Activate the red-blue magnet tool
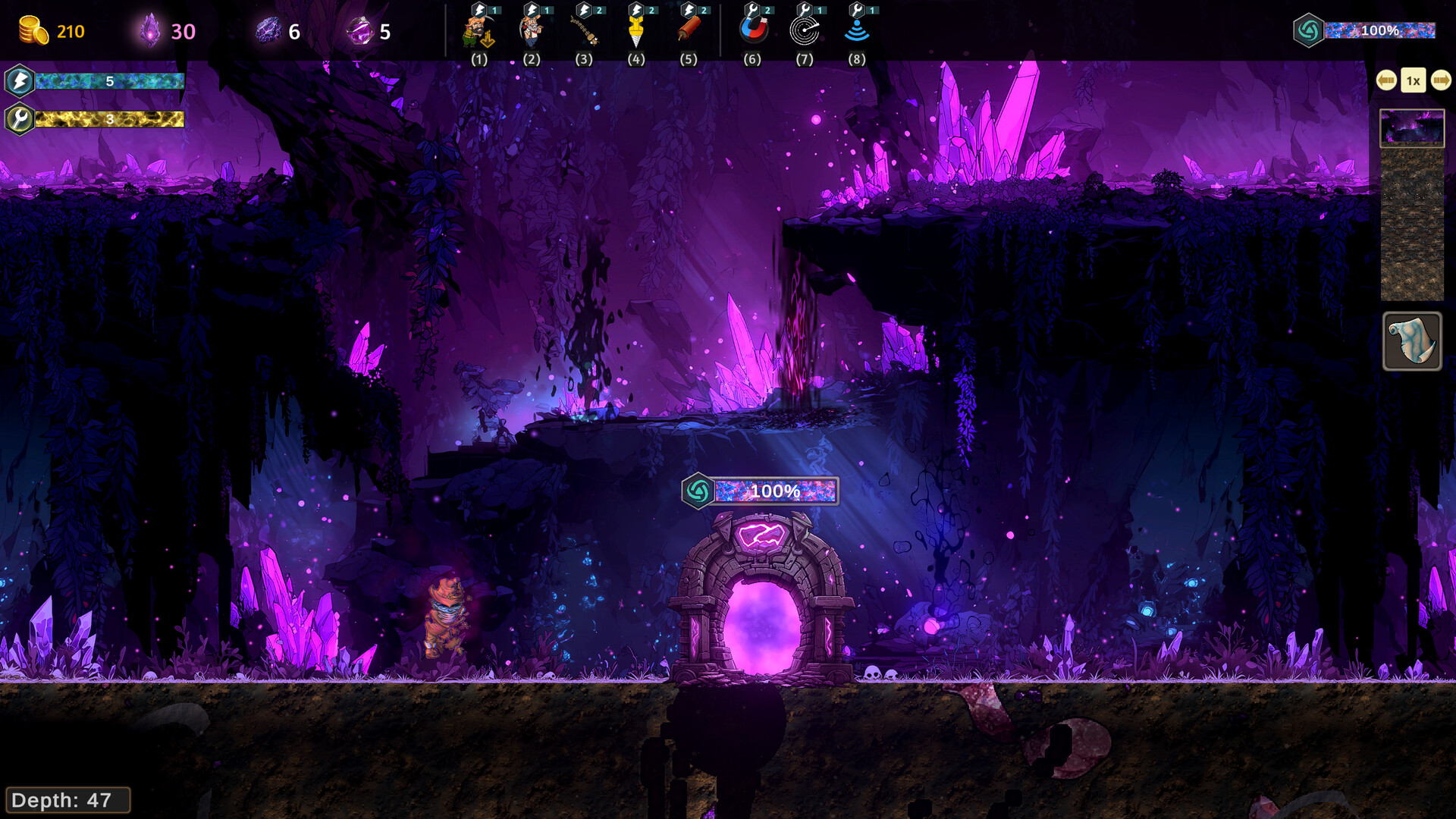This screenshot has height=819, width=1456. [x=752, y=31]
